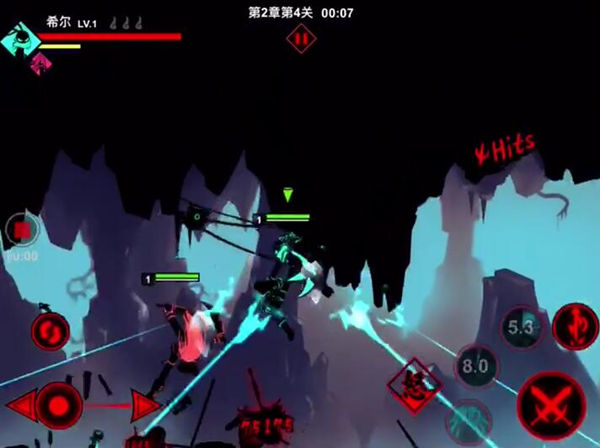Activate the skill showing 5.3 cooldown
The height and width of the screenshot is (448, 600).
click(x=520, y=327)
